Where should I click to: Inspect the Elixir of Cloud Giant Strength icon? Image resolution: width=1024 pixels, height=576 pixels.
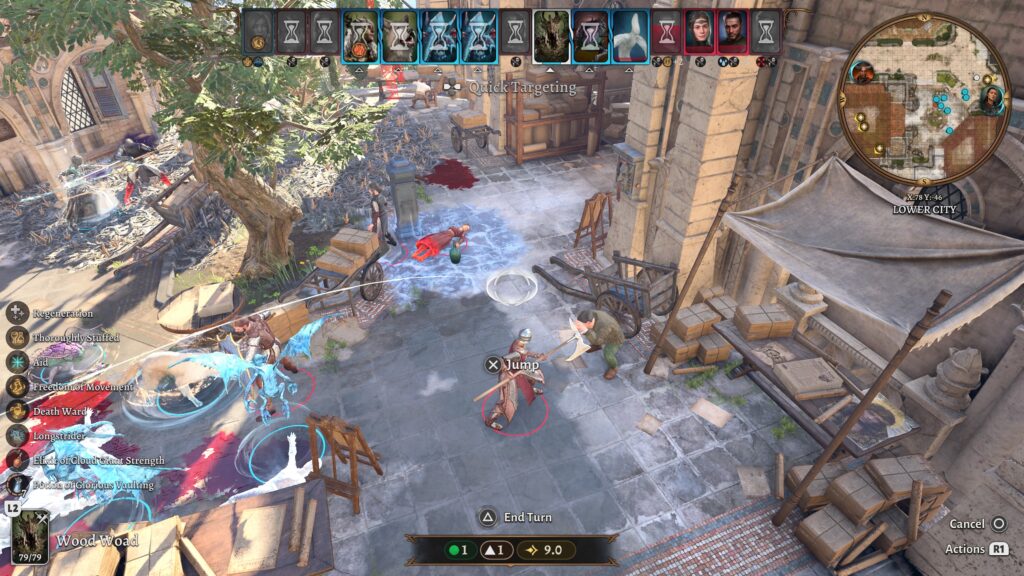[17, 460]
